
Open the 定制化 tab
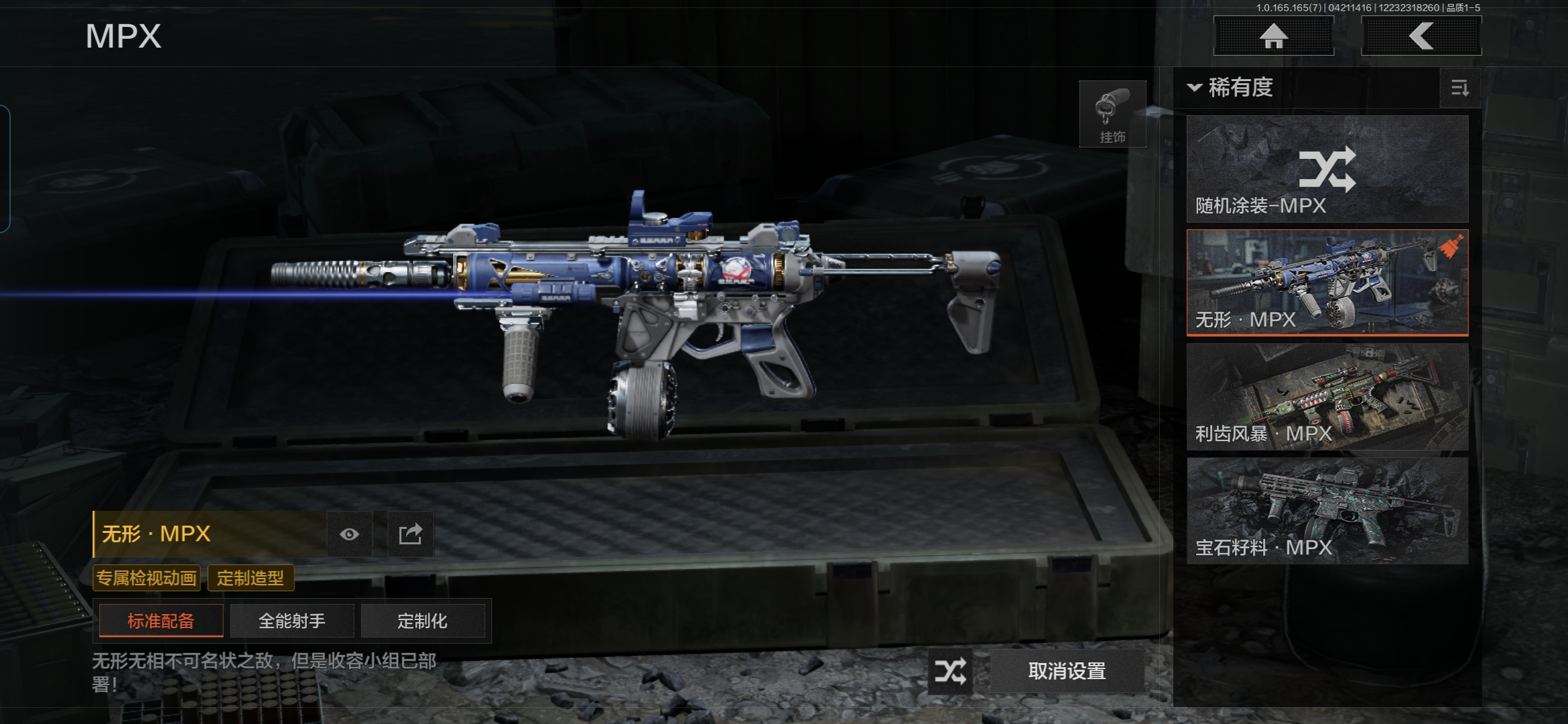(x=422, y=621)
